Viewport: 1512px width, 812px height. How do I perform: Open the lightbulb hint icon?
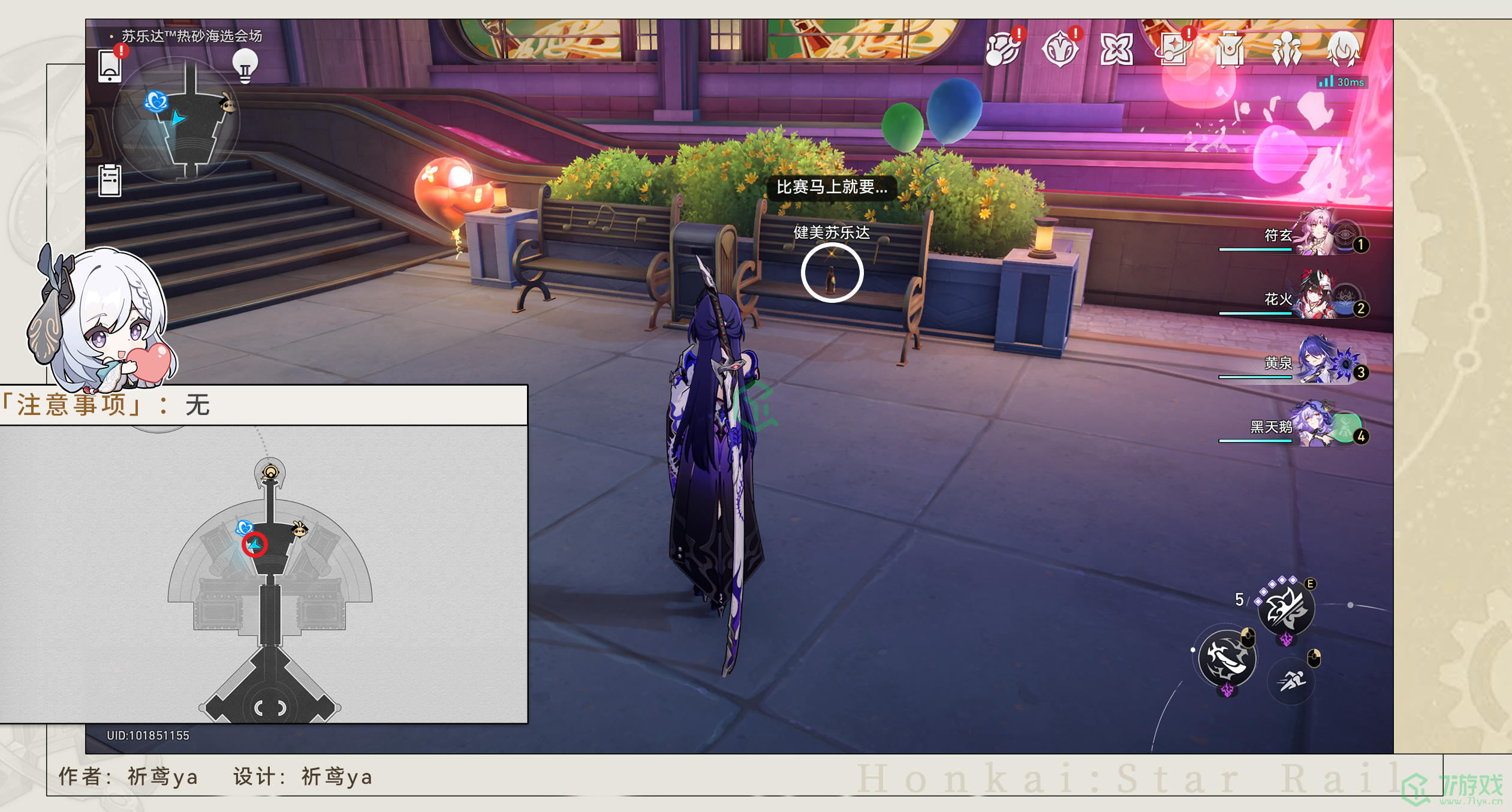[245, 65]
